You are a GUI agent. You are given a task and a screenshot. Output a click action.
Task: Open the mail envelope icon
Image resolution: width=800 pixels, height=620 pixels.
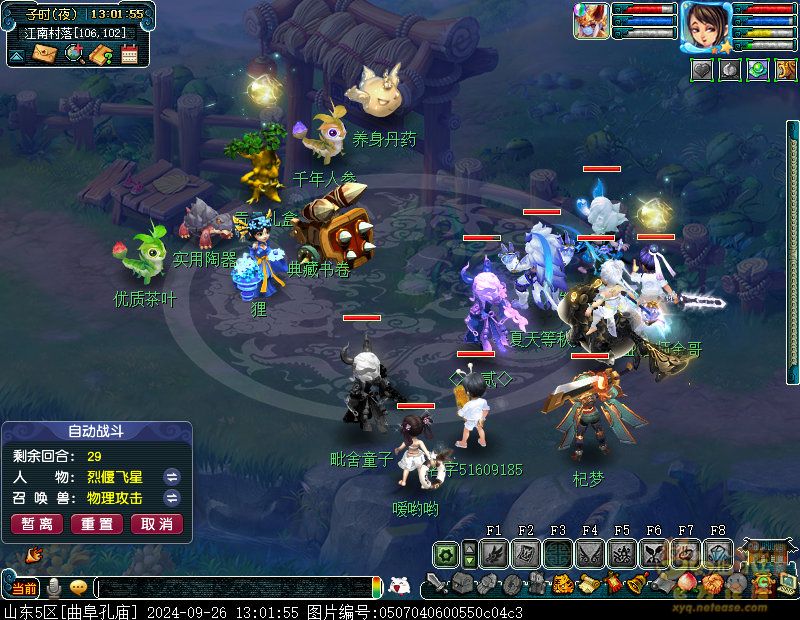[x=45, y=54]
